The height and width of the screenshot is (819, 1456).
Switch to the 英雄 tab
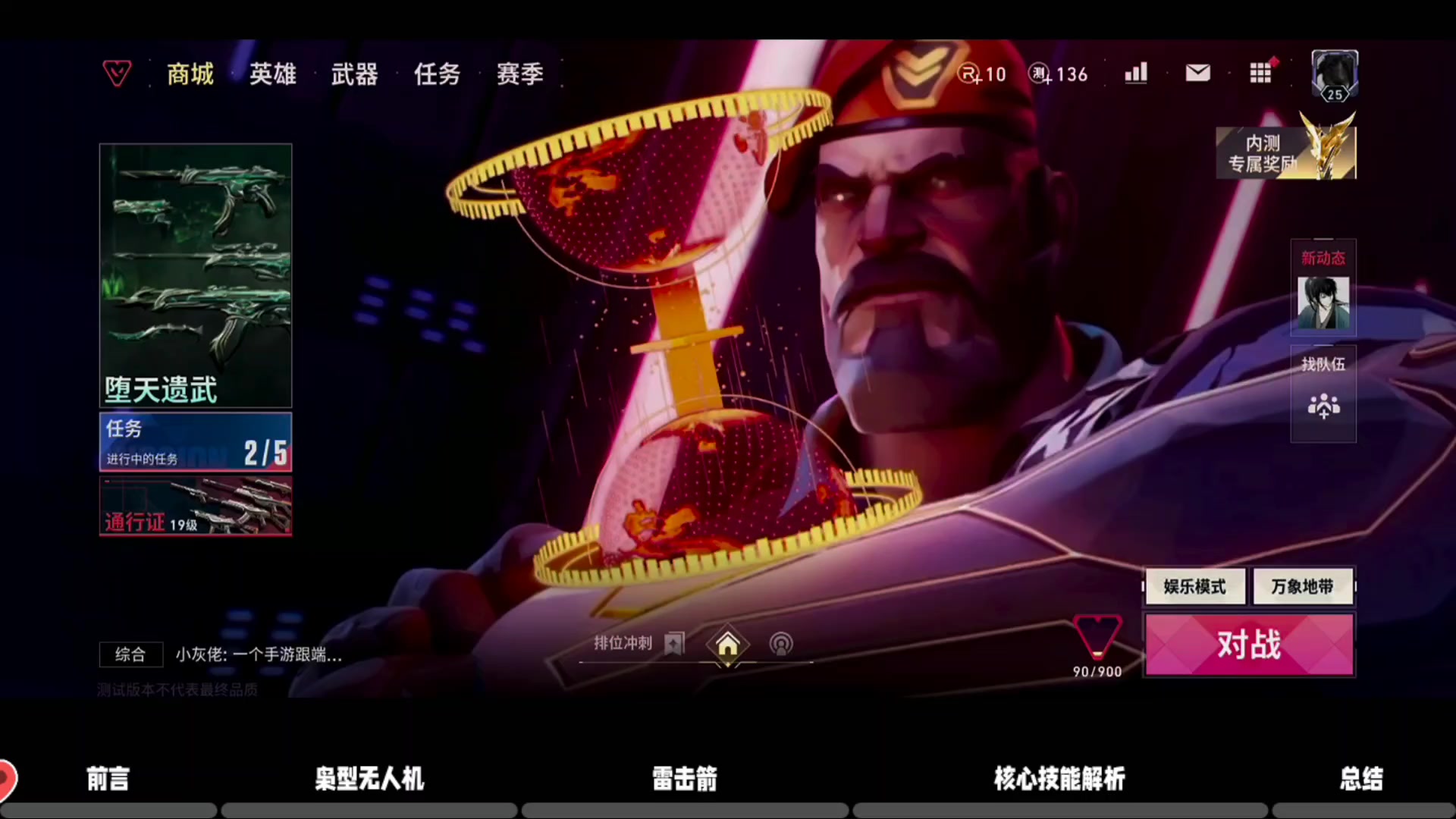(x=272, y=74)
